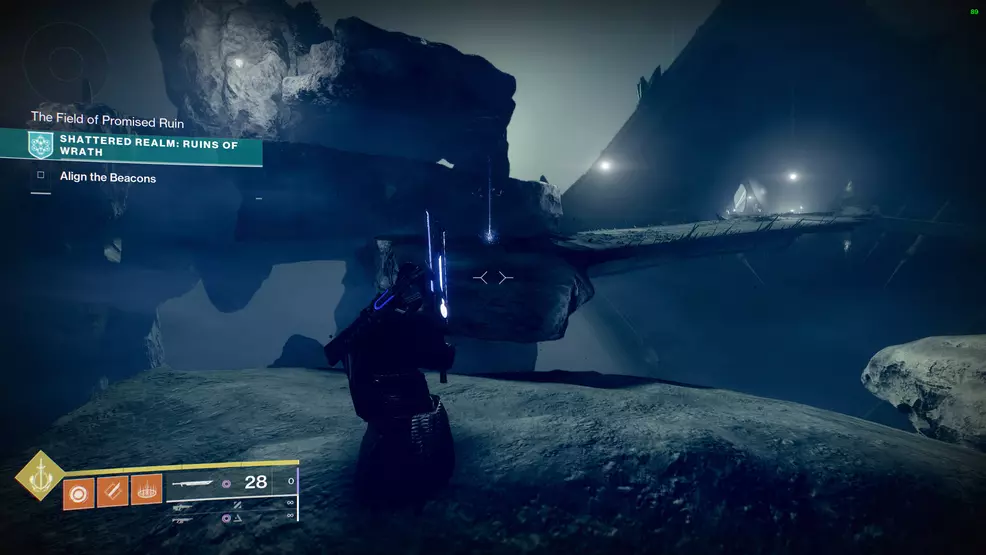Activate the orange class ability icon
The height and width of the screenshot is (555, 986).
point(146,490)
